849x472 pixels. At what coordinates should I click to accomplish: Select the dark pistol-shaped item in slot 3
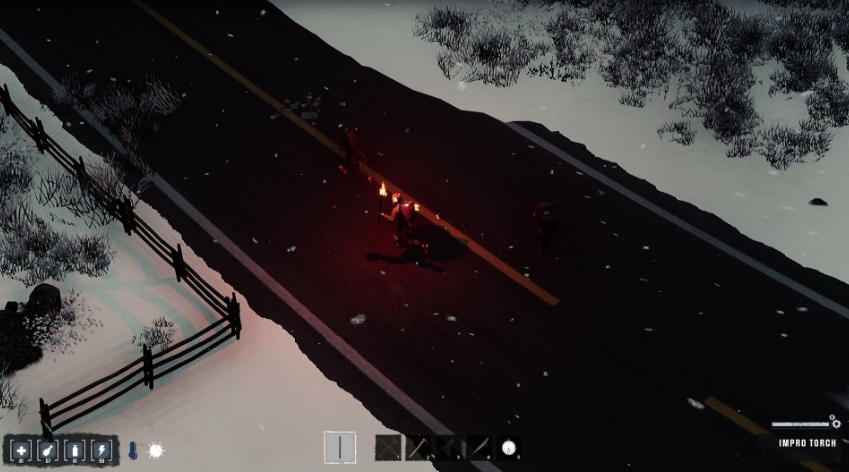(x=449, y=448)
